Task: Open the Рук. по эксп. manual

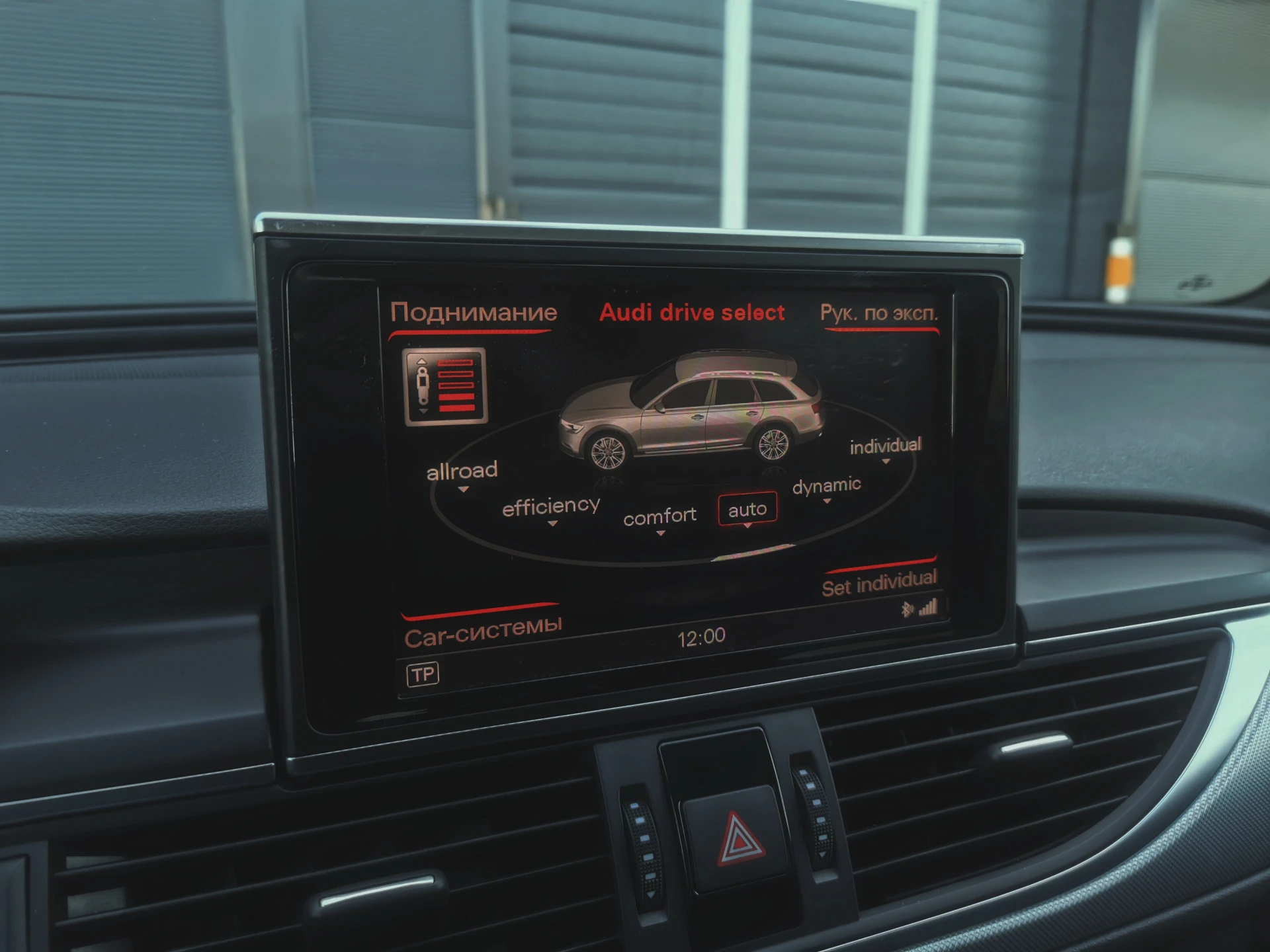Action: [879, 313]
